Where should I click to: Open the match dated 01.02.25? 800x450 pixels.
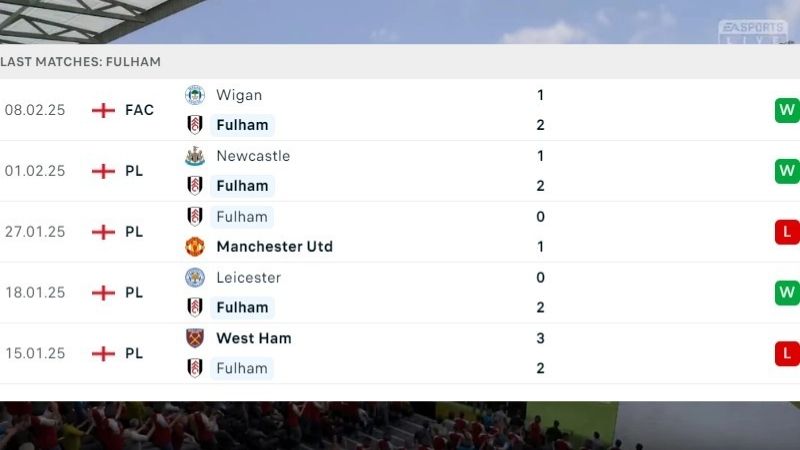[35, 171]
